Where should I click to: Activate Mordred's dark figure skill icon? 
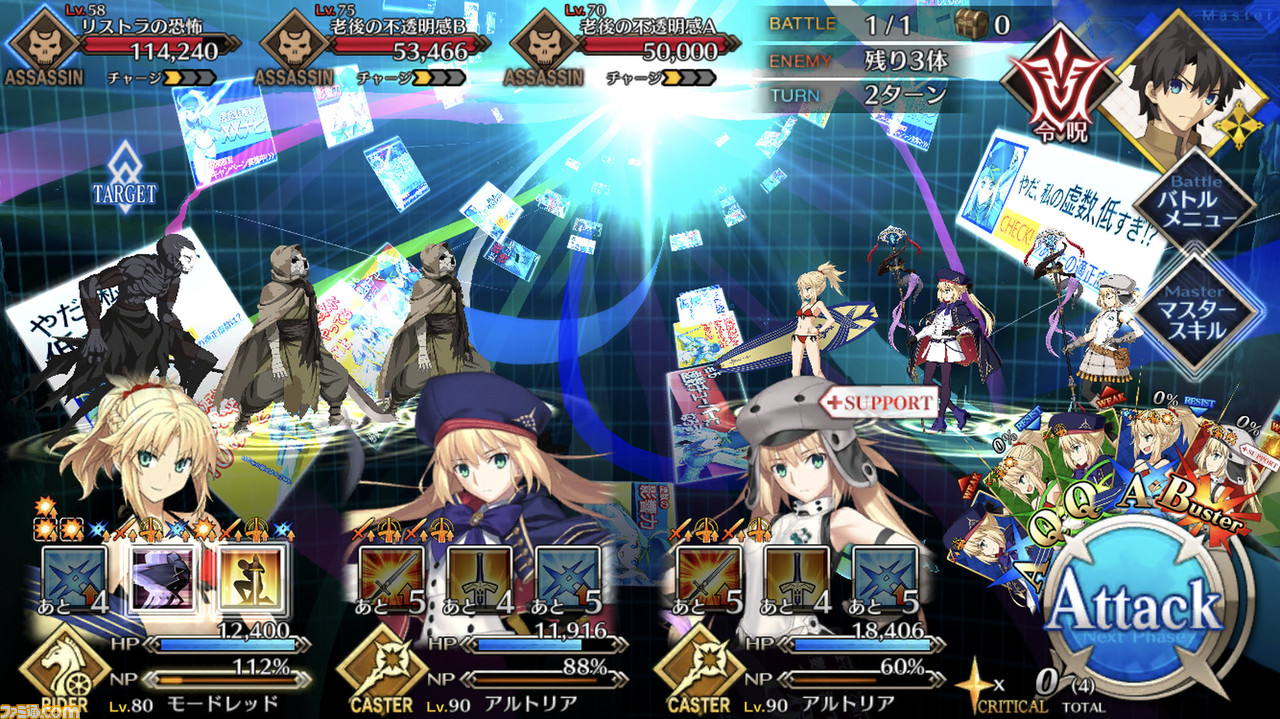162,578
